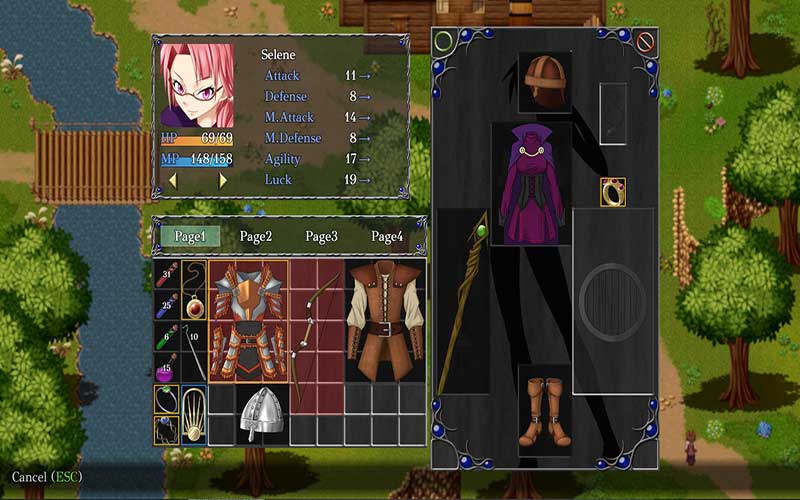800x500 pixels.
Task: Select the wooden longbow in inventory
Action: [316, 321]
